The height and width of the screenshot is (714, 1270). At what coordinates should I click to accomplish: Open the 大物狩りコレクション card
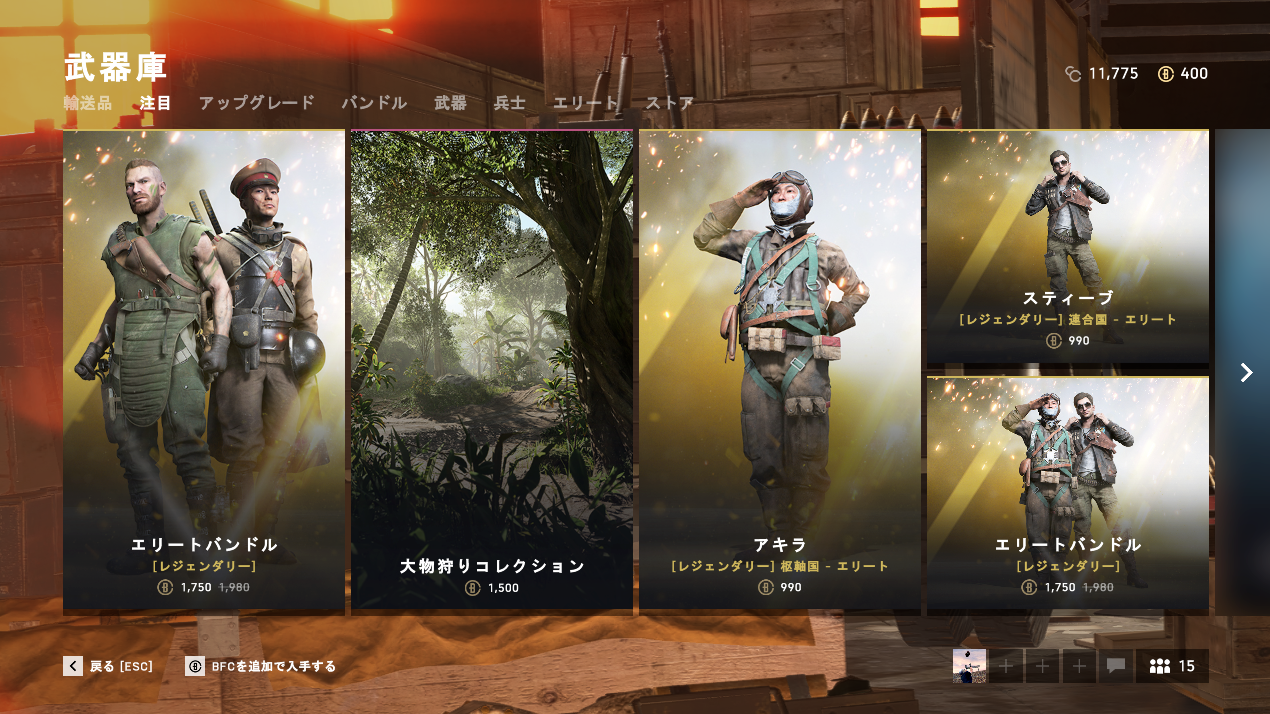click(492, 370)
